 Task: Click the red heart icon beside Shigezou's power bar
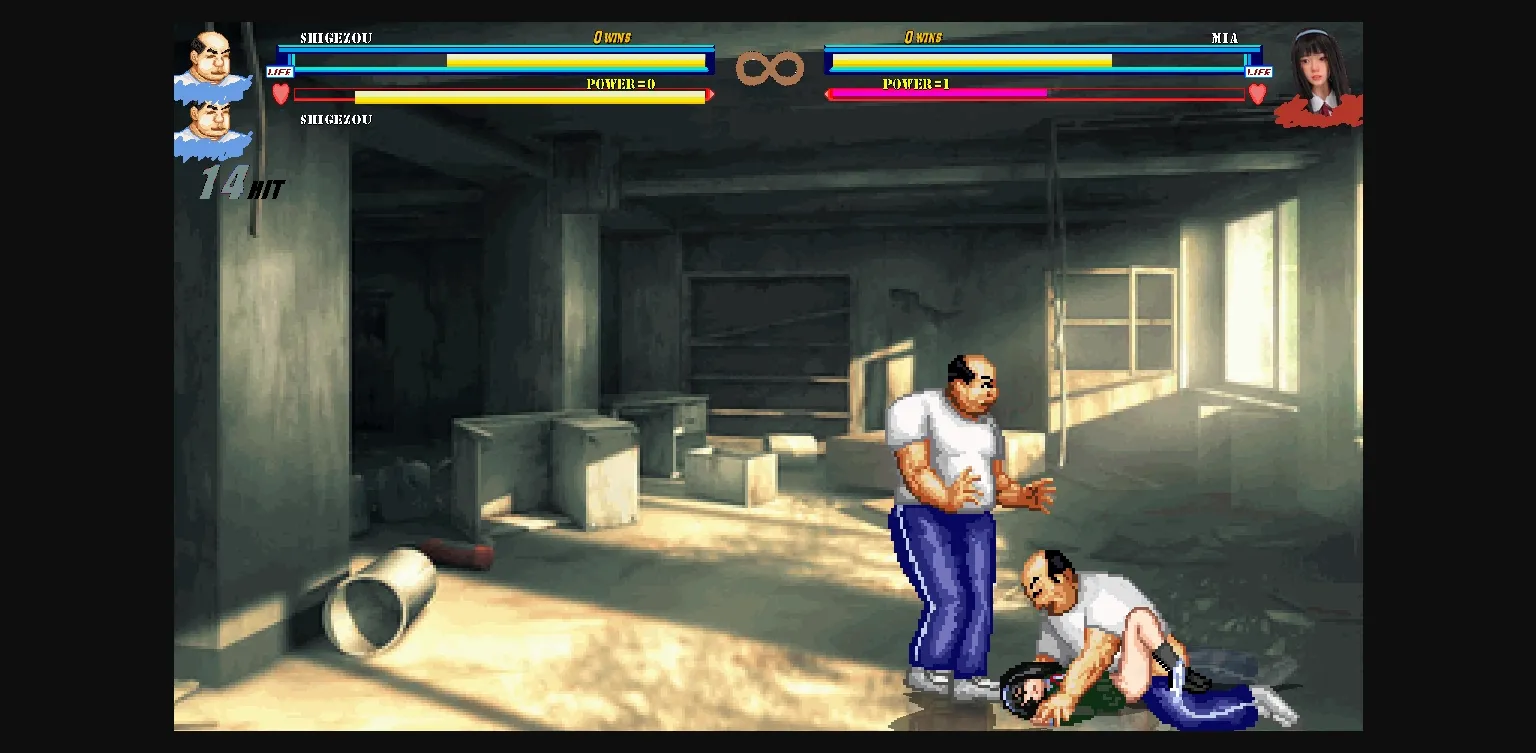coord(280,92)
